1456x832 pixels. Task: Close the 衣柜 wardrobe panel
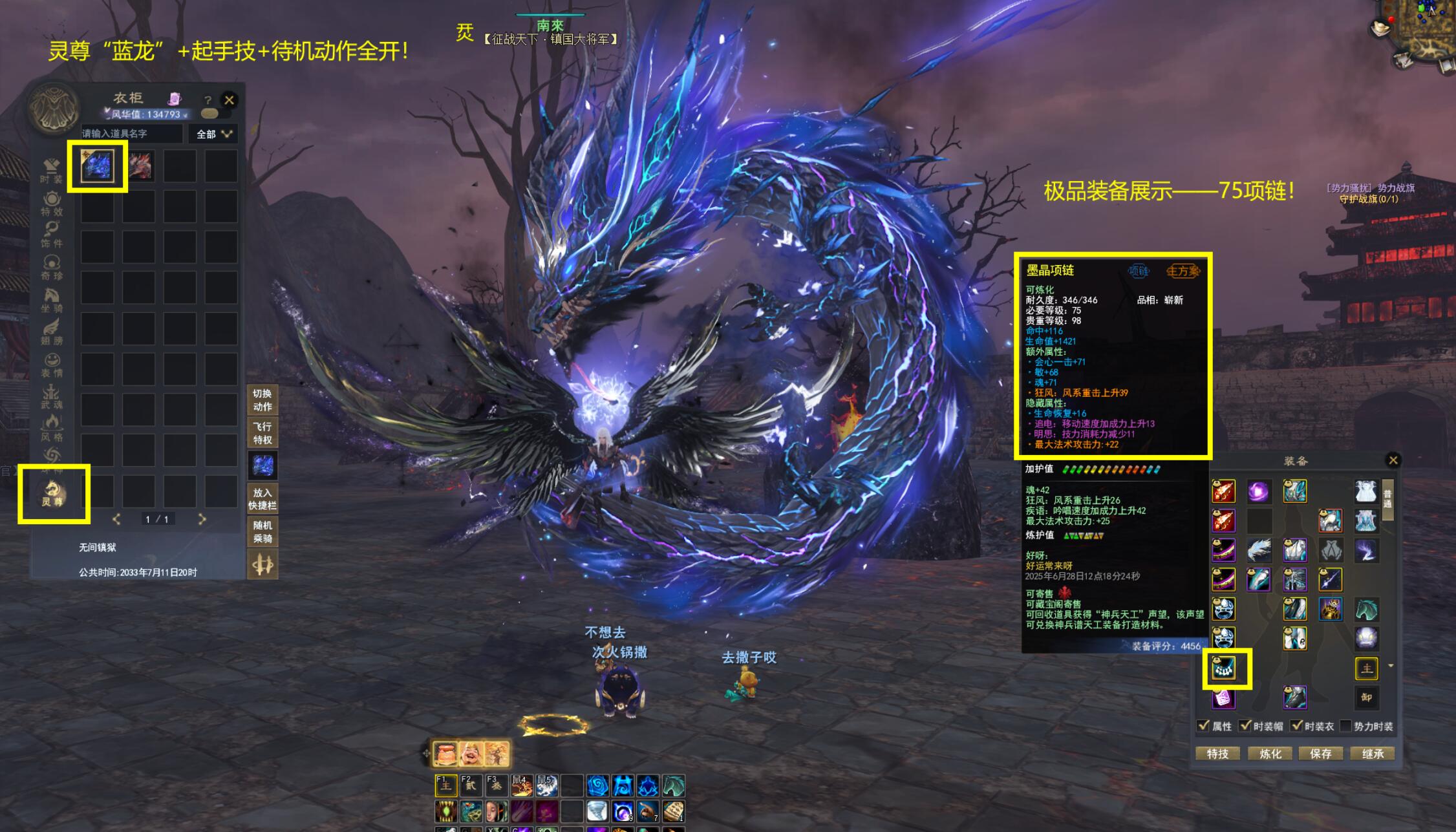pos(229,100)
